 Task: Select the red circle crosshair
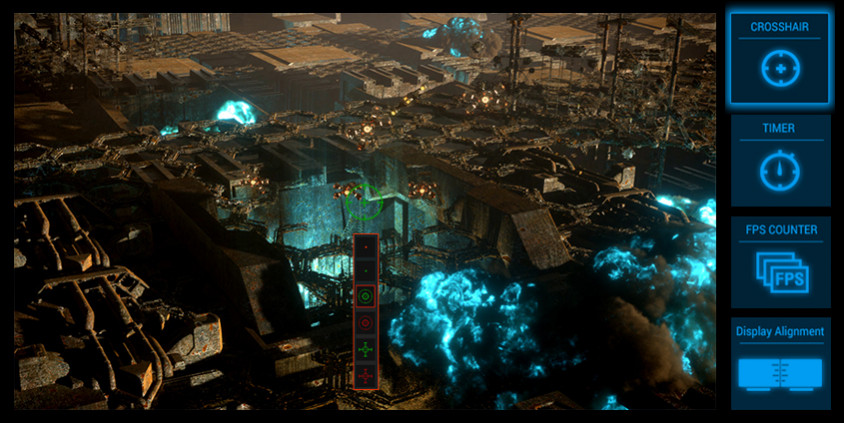click(x=366, y=323)
